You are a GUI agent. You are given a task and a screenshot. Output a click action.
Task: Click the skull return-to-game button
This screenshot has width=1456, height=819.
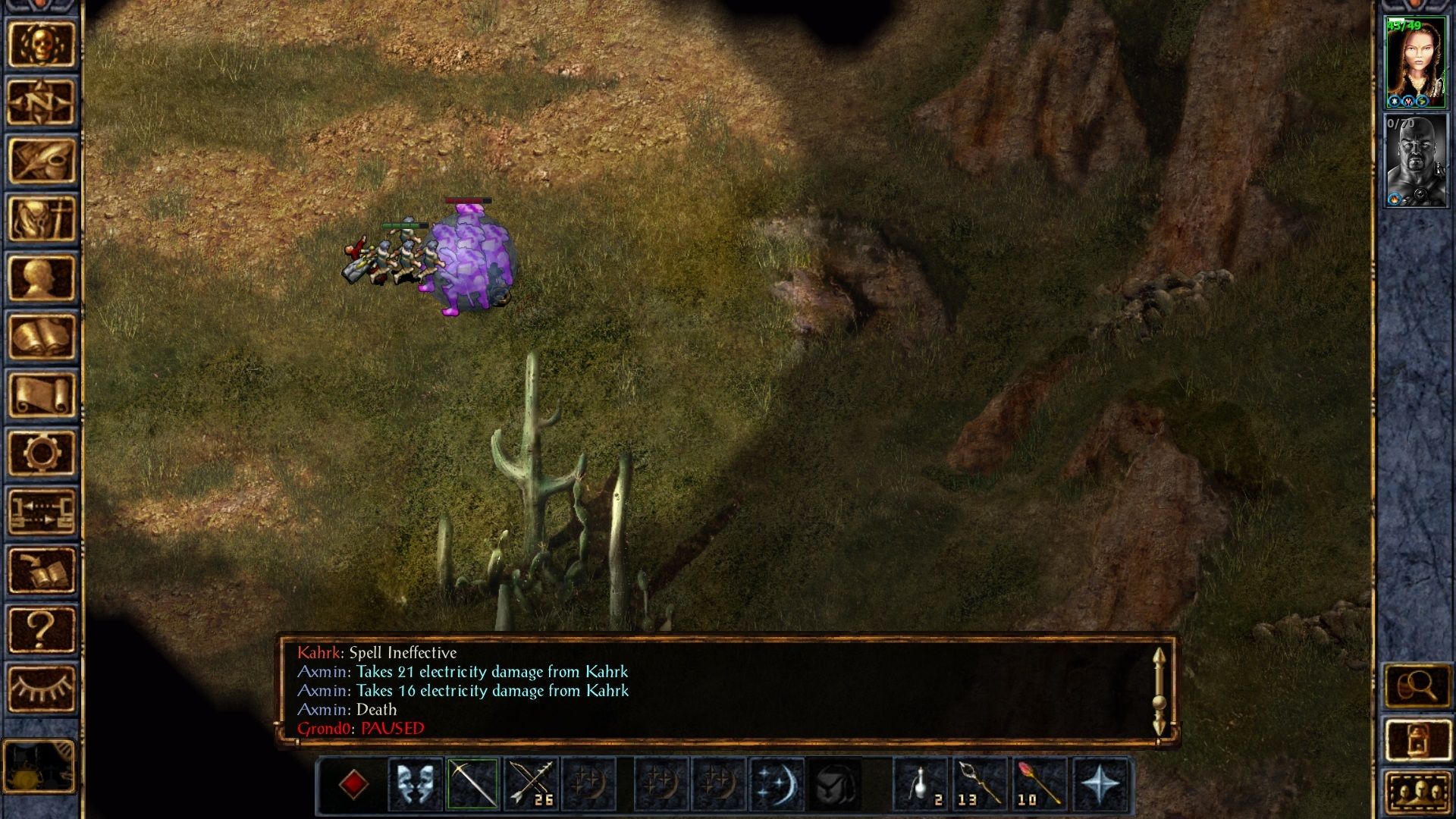tap(41, 44)
